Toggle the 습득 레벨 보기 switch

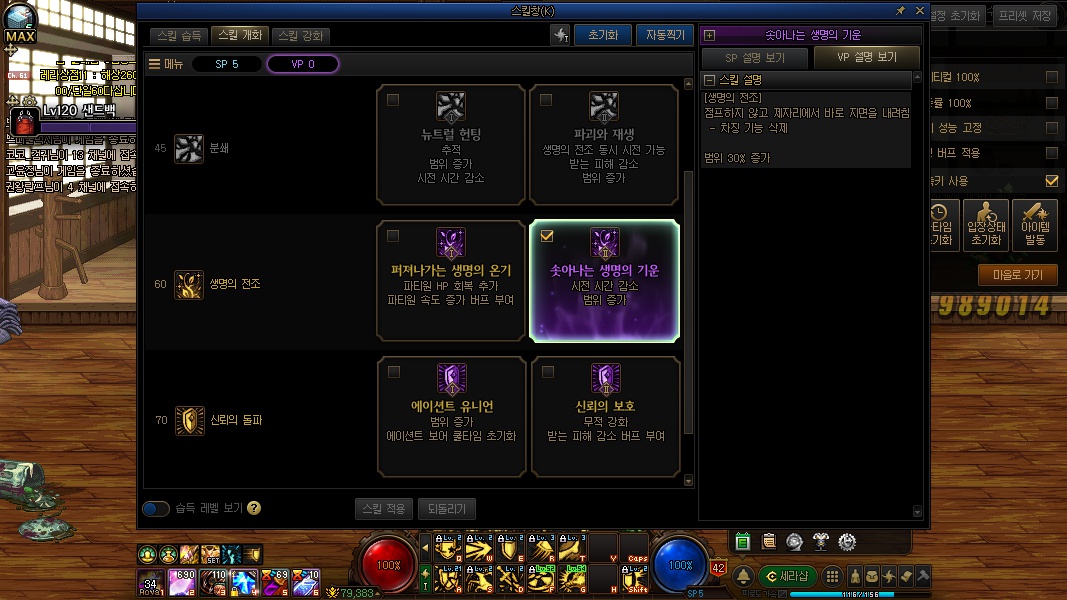pyautogui.click(x=156, y=509)
